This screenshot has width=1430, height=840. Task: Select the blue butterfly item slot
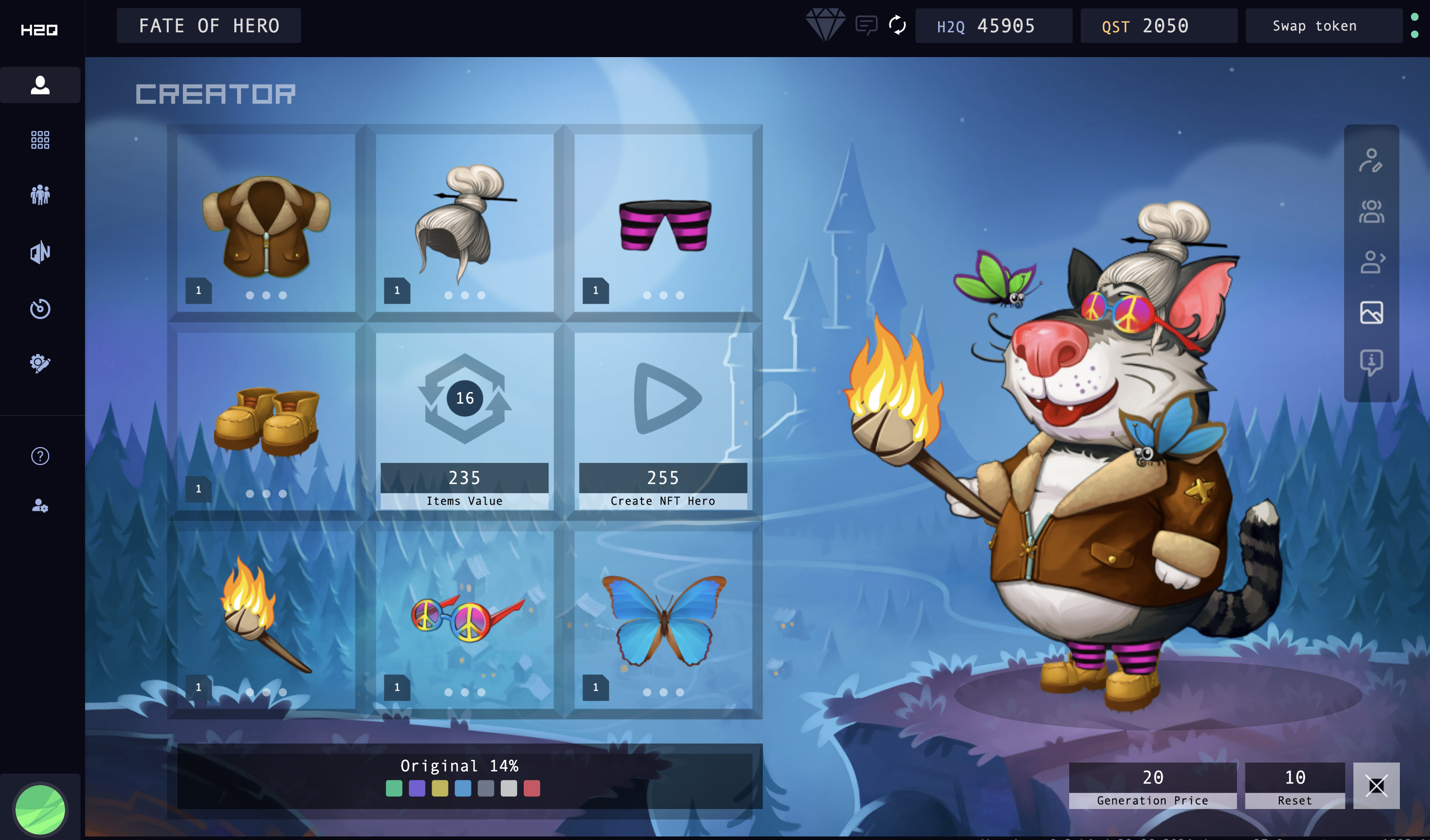pyautogui.click(x=663, y=619)
